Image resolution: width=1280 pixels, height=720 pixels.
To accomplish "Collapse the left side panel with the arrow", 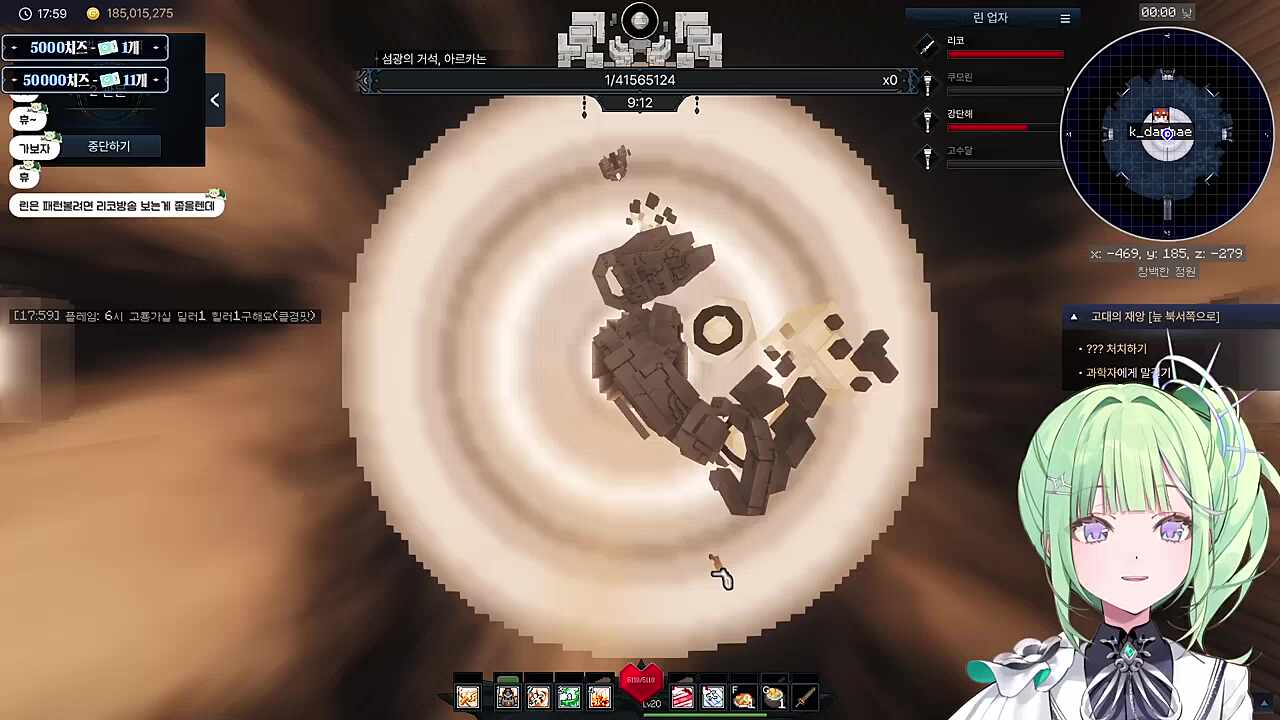I will pyautogui.click(x=215, y=100).
